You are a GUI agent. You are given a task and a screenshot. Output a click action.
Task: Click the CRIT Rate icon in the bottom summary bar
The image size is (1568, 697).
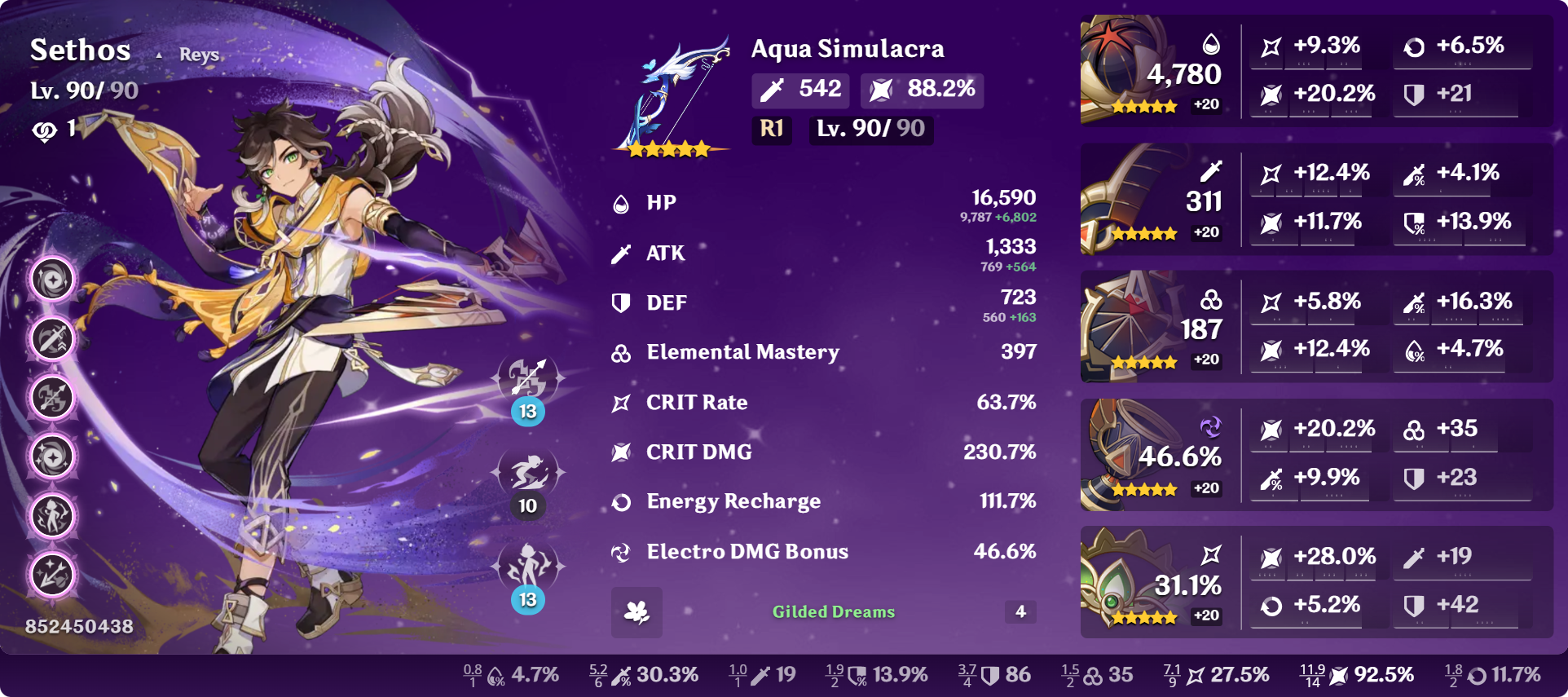point(1196,675)
